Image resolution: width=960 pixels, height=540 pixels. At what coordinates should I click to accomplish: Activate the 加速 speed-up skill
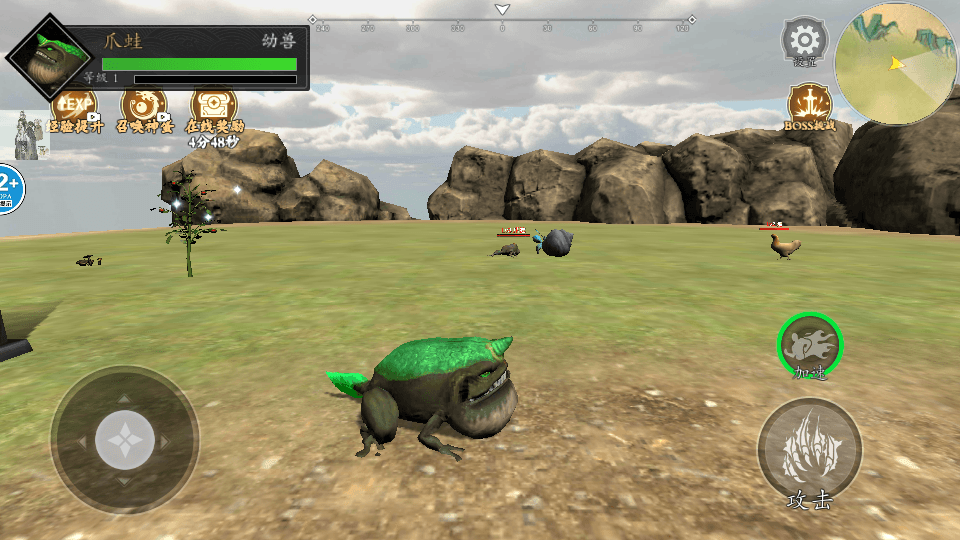click(810, 344)
